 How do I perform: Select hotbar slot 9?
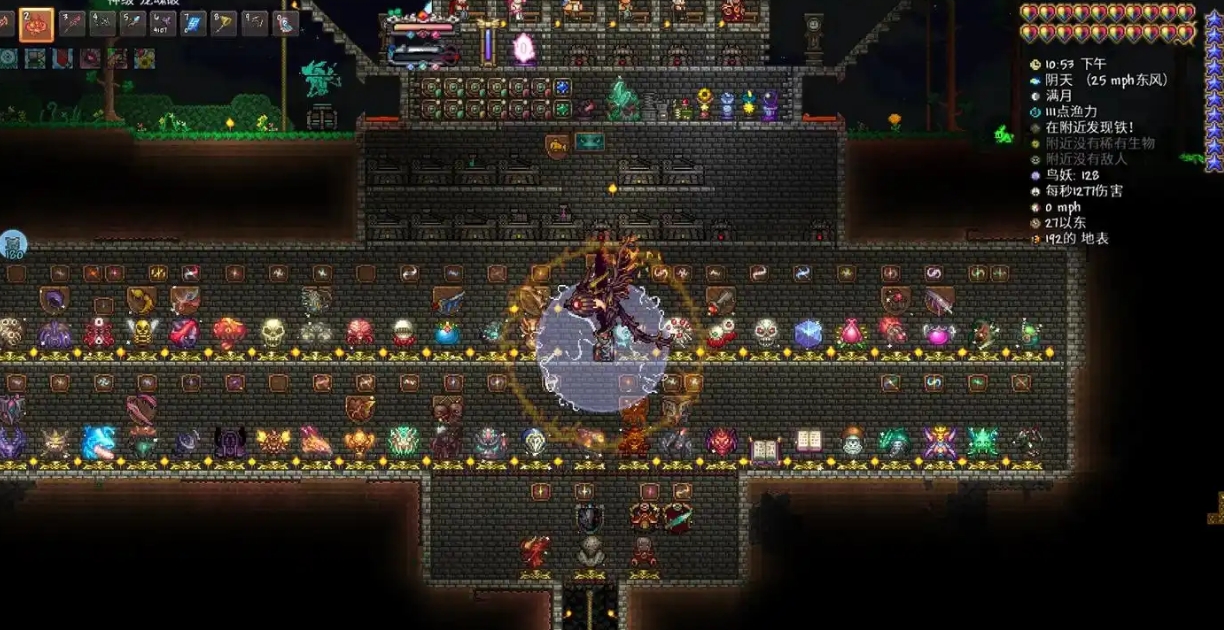(x=255, y=22)
